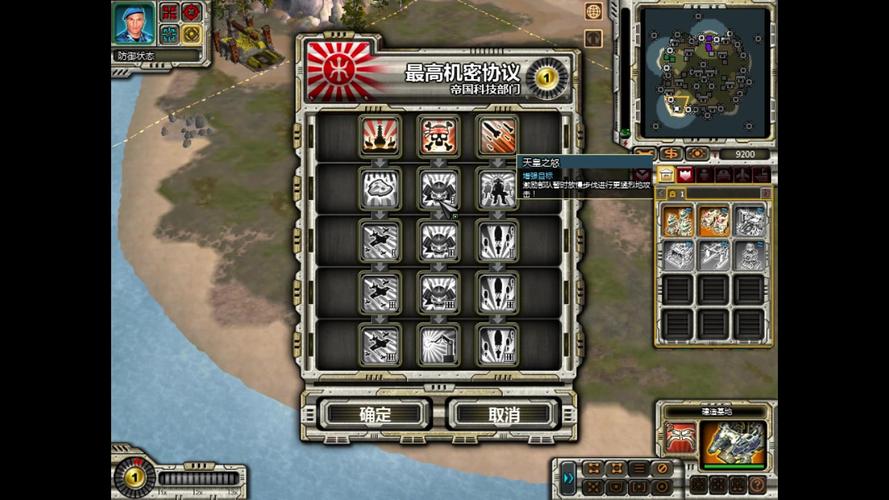Open the aircraft build tab

[x=745, y=175]
